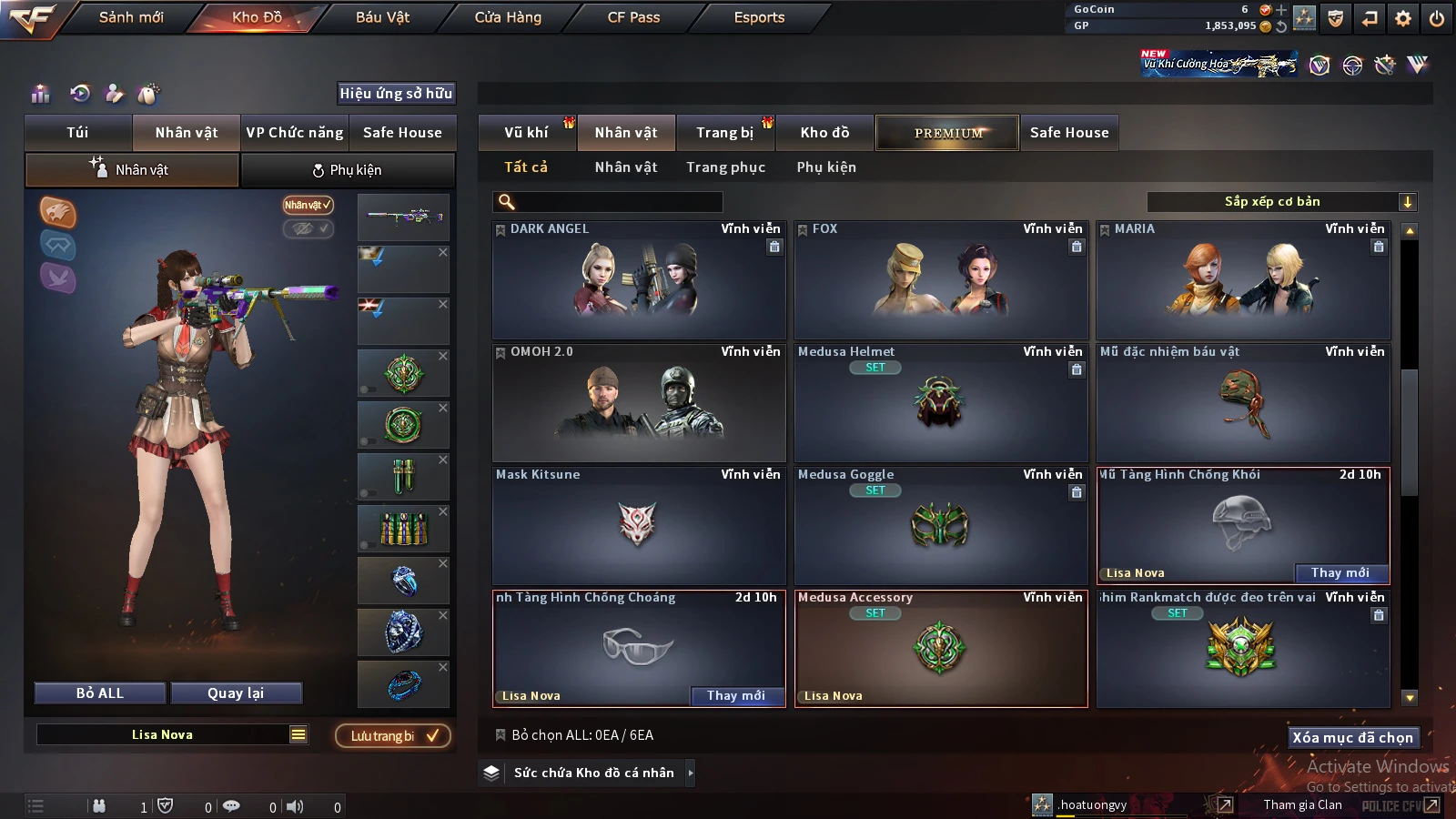Choose the Trang phục filter
1456x819 pixels.
(x=725, y=167)
